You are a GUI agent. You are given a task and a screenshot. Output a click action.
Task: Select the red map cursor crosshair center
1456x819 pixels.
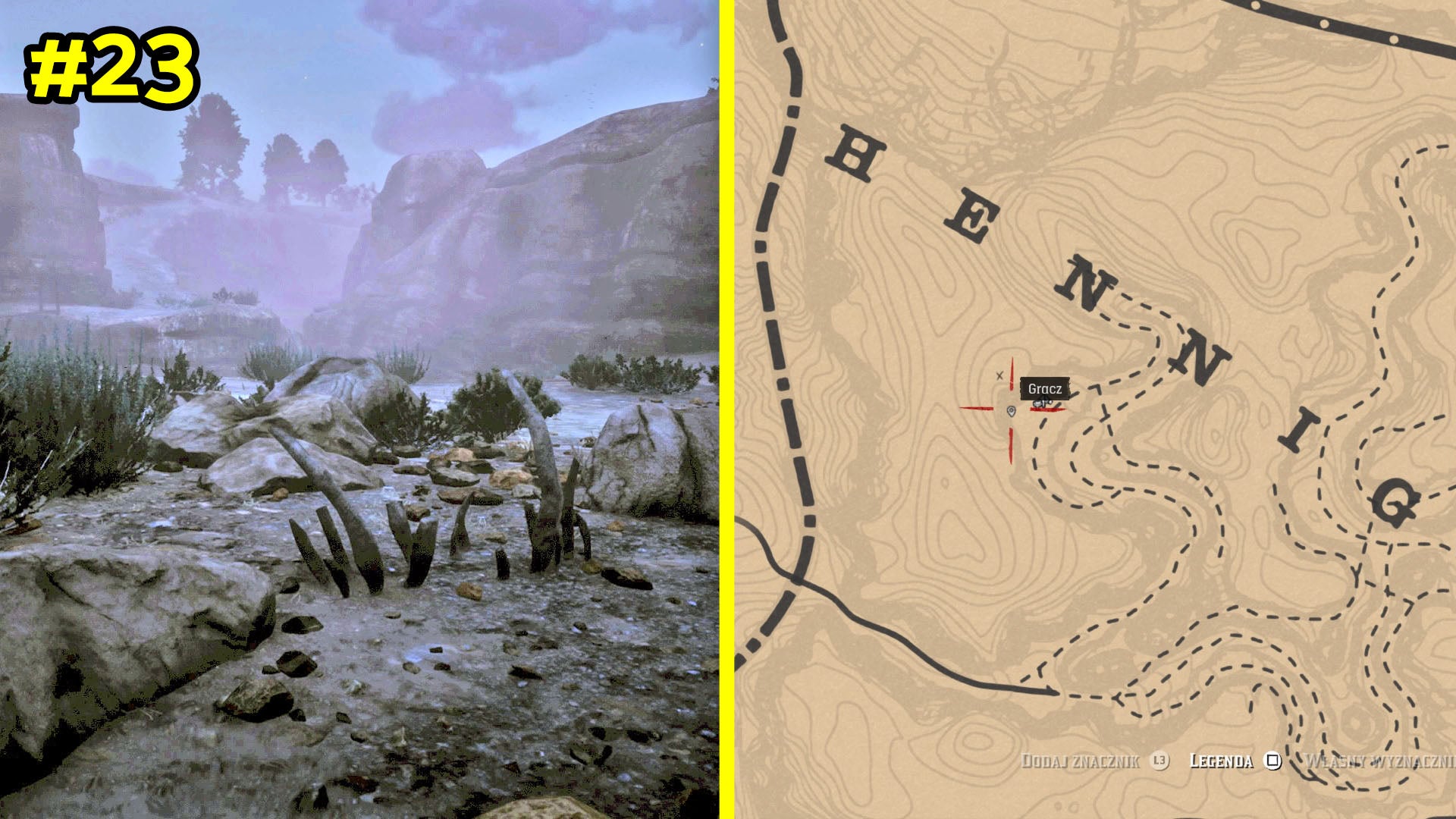[x=1011, y=408]
